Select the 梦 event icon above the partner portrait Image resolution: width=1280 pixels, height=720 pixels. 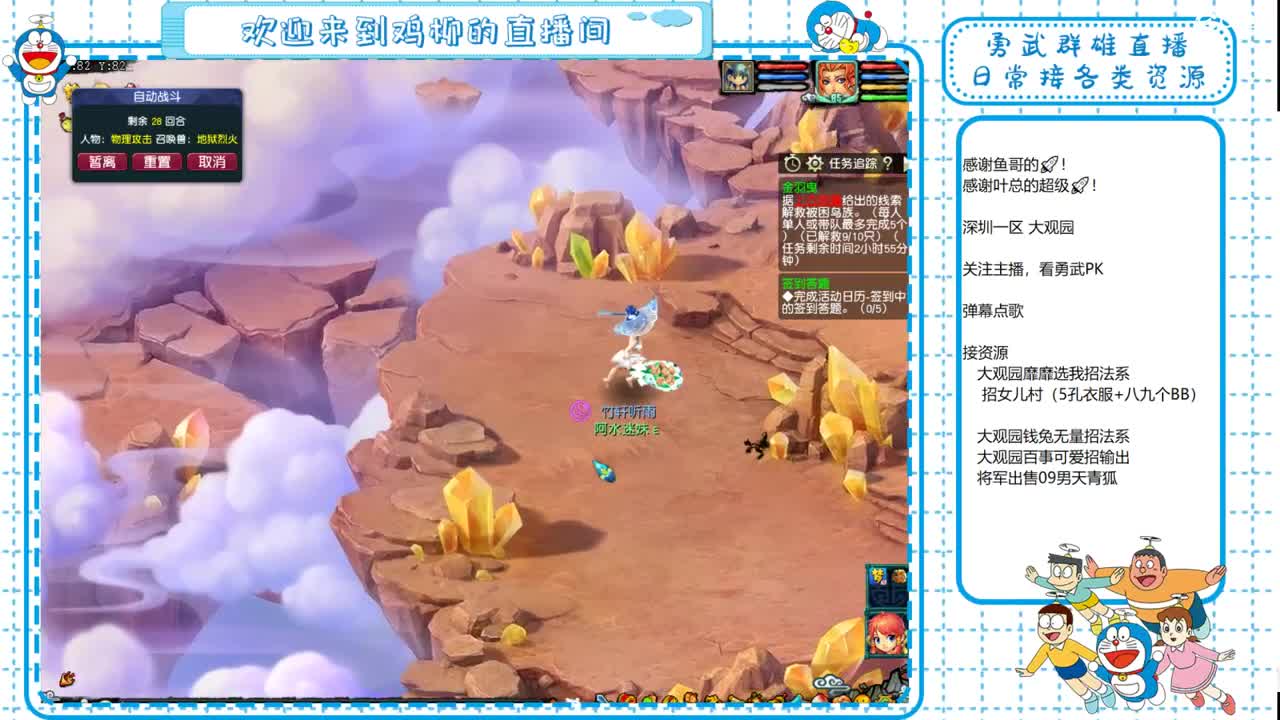878,576
